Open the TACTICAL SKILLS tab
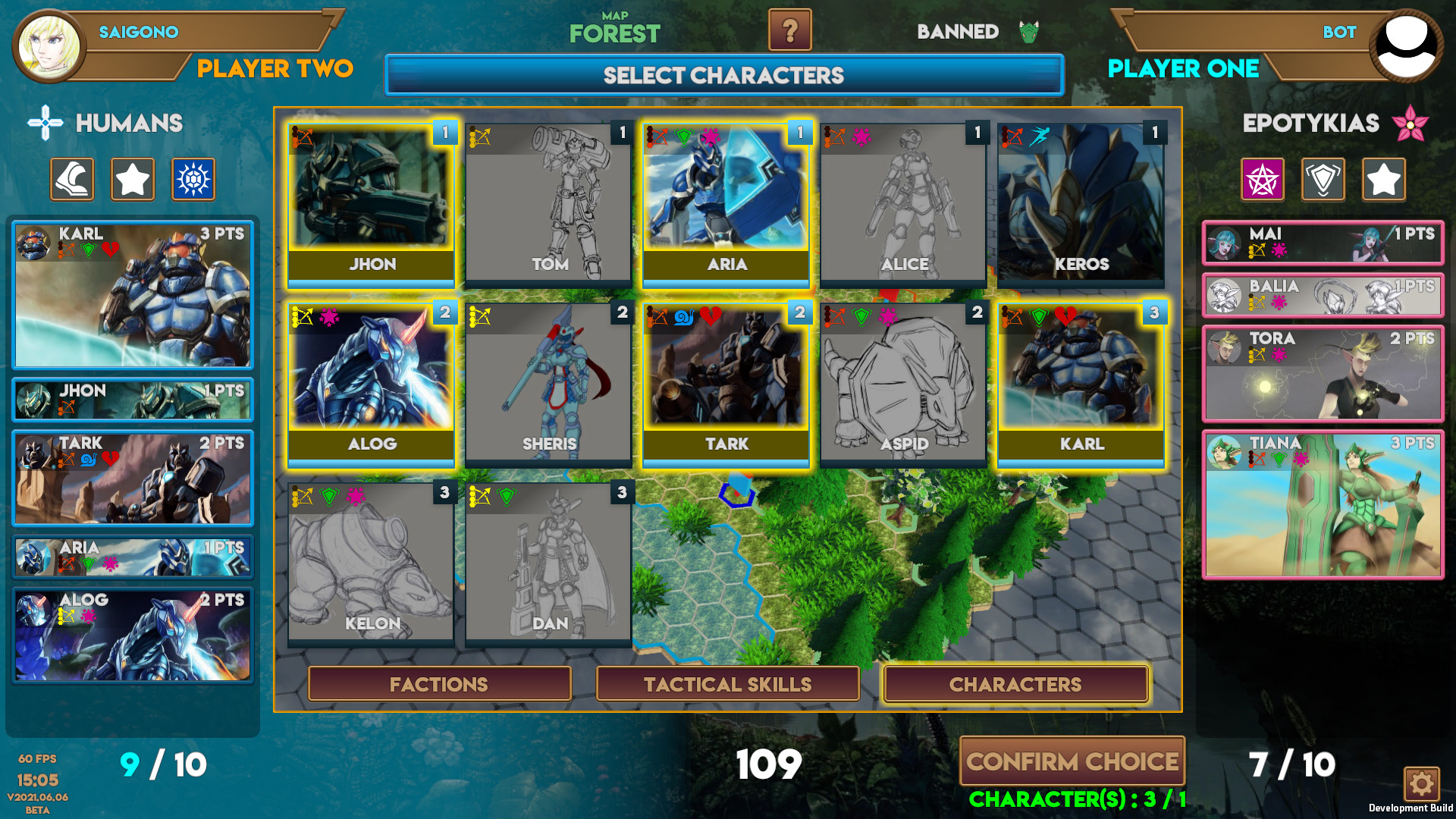The width and height of the screenshot is (1456, 819). [x=726, y=683]
